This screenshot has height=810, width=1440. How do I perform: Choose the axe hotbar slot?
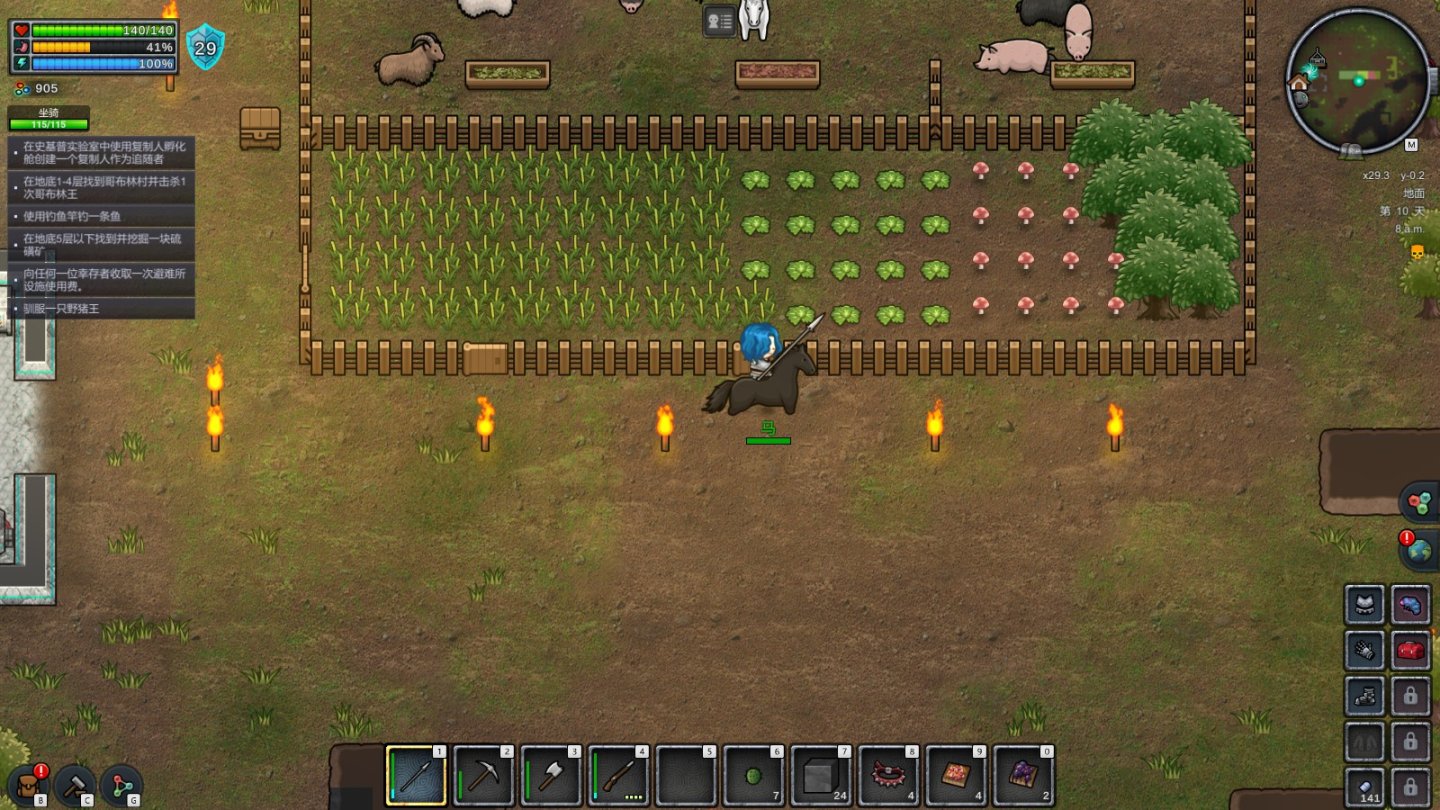552,776
